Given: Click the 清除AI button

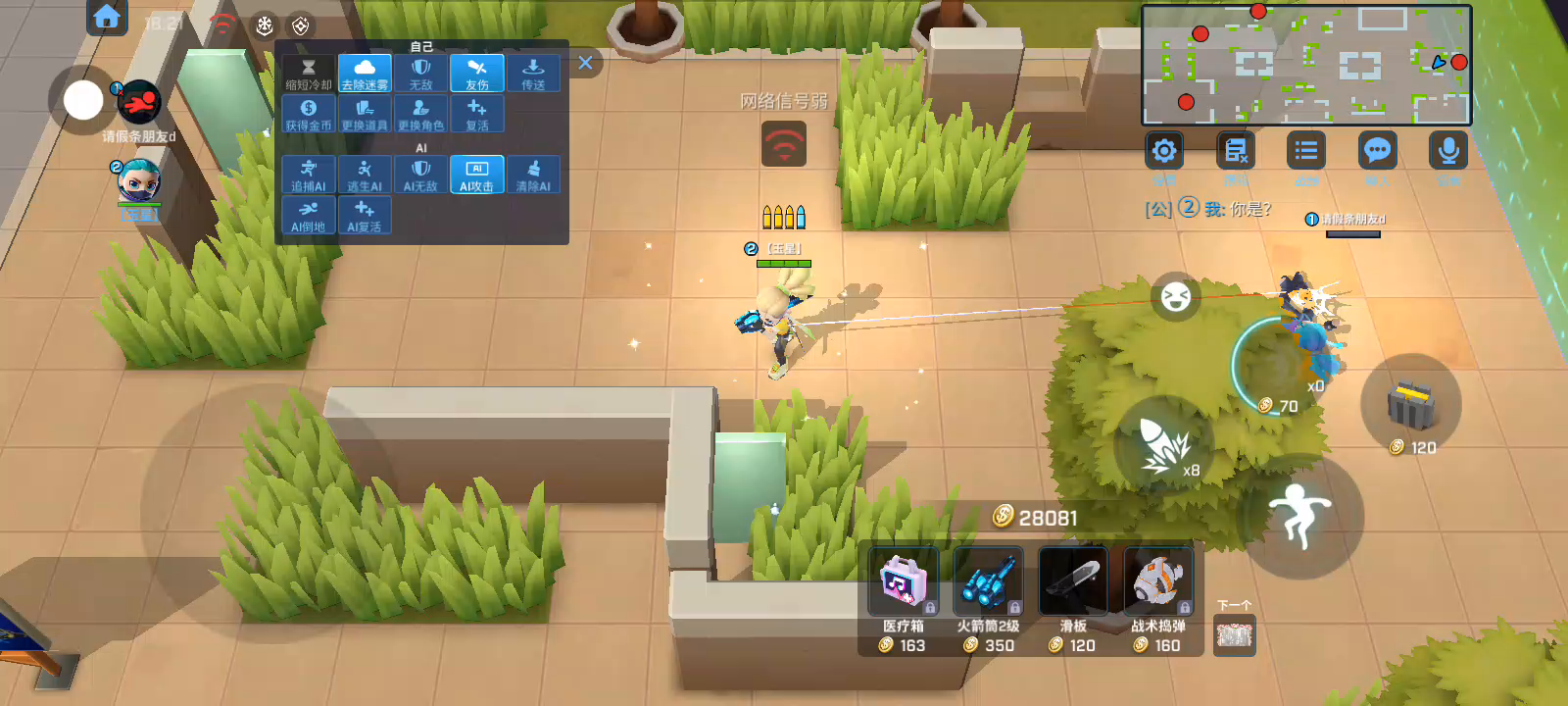Looking at the screenshot, I should [x=533, y=175].
